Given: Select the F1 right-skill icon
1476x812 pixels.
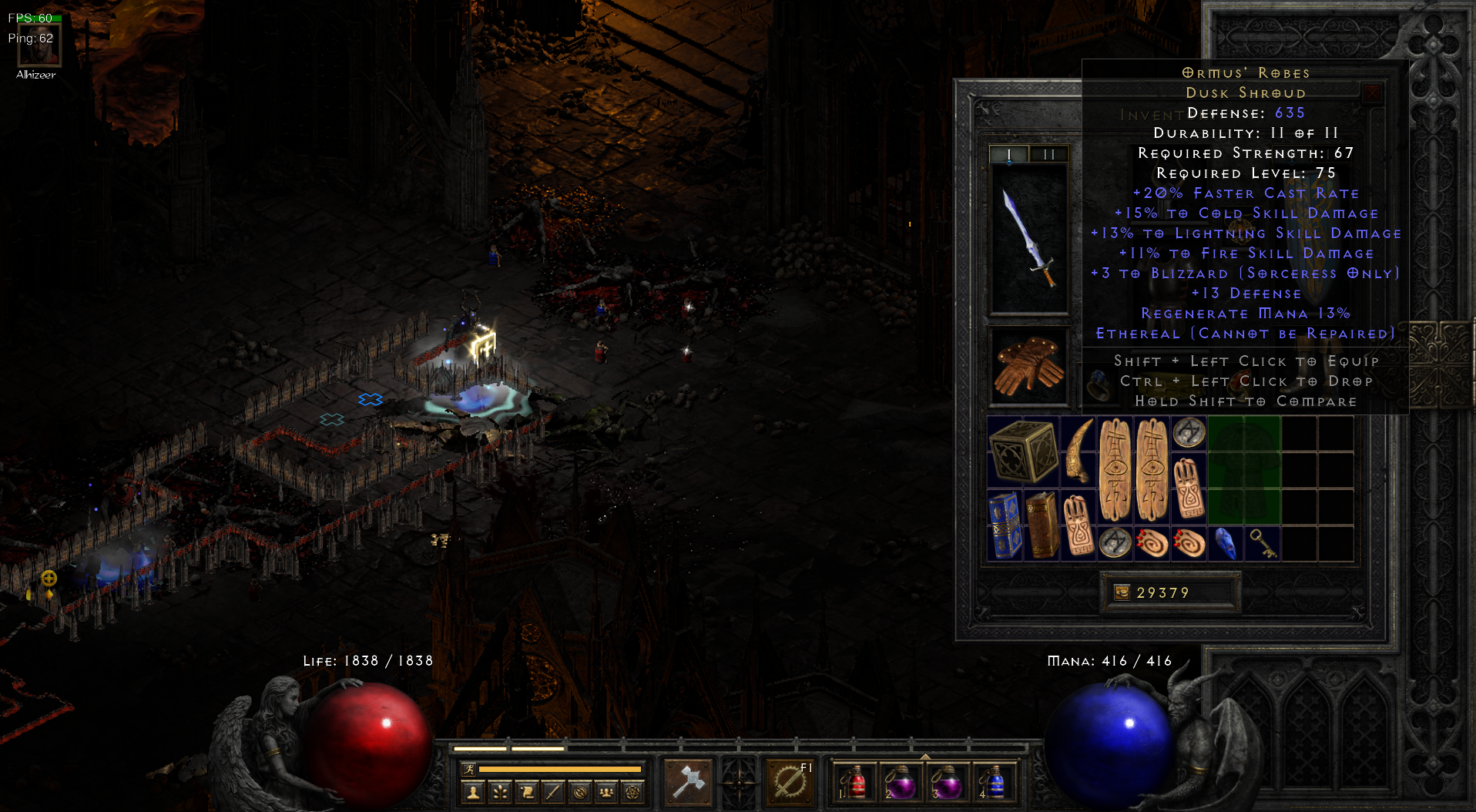Looking at the screenshot, I should (790, 780).
